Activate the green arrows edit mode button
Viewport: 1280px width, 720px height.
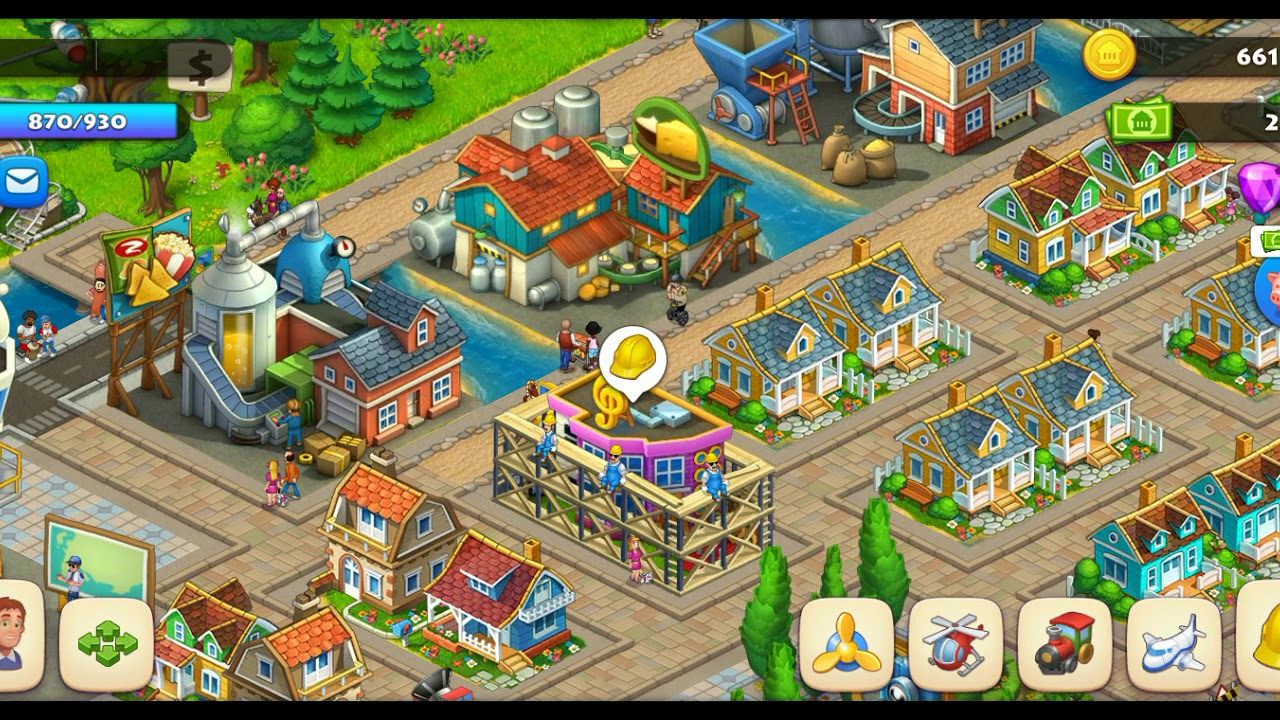[107, 643]
